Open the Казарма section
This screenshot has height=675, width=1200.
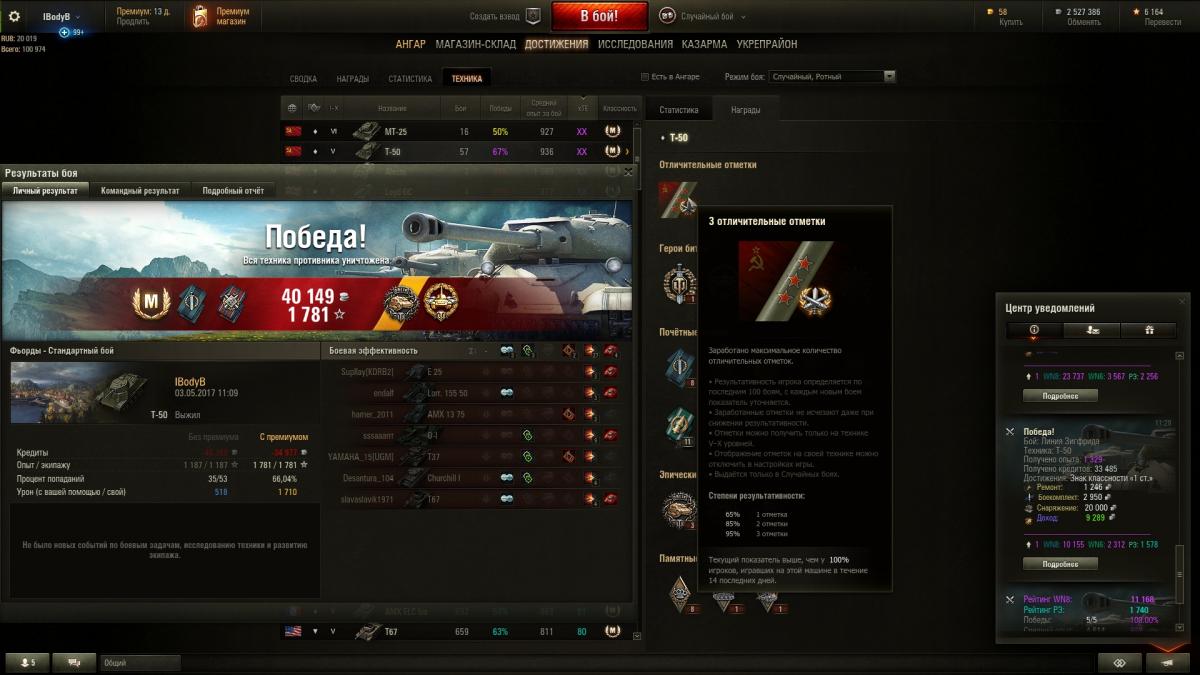(x=704, y=44)
